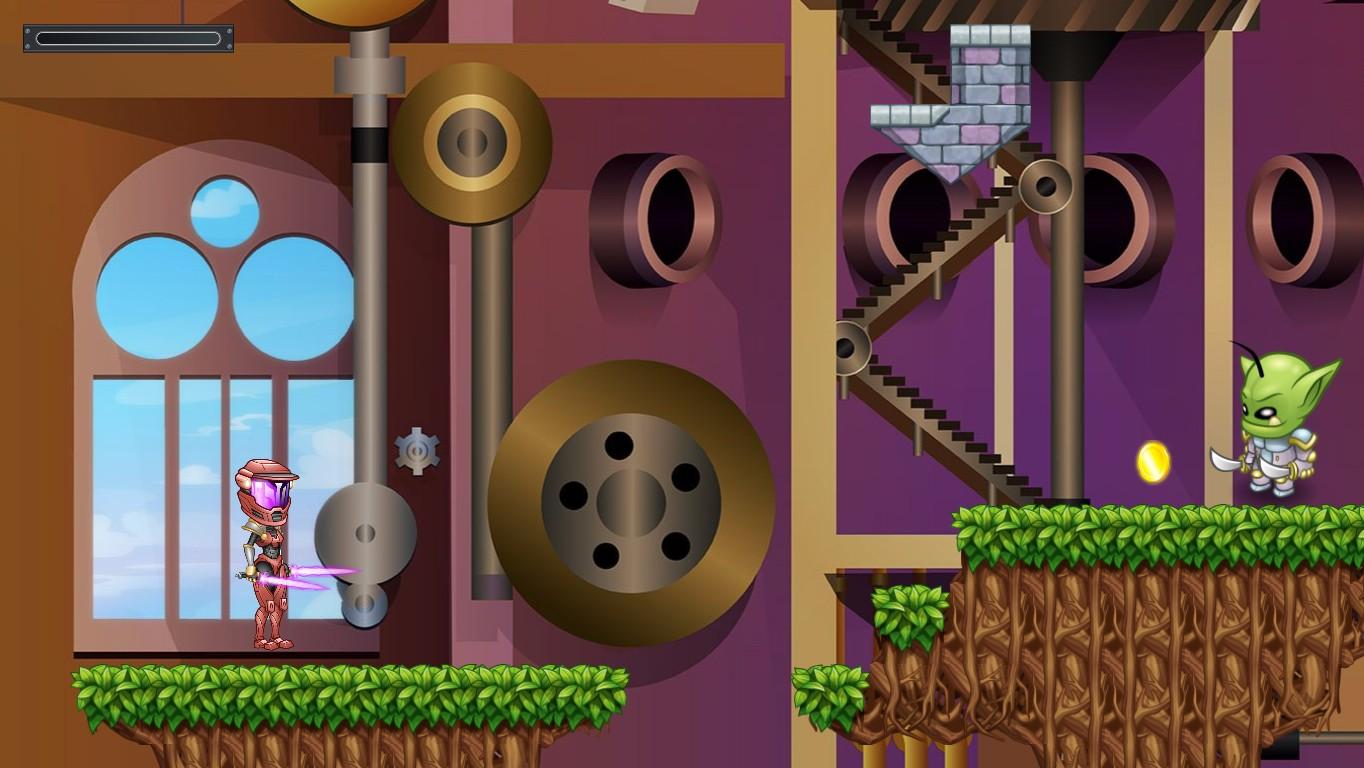Collect the gold coin near the goblin
Screen dimensions: 1364x768
tap(1152, 463)
